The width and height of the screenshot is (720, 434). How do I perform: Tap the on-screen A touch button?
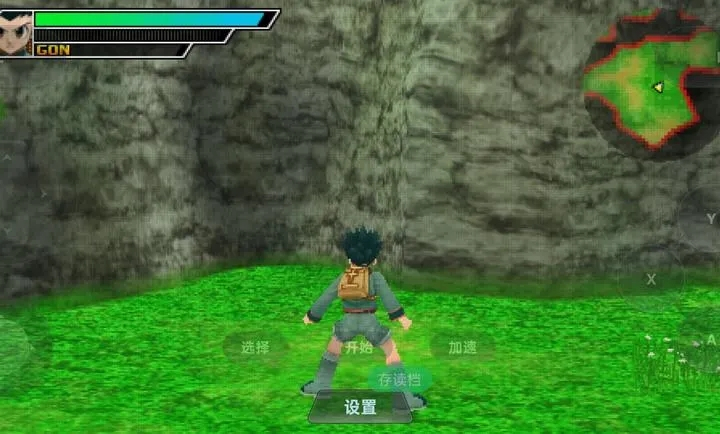click(709, 340)
